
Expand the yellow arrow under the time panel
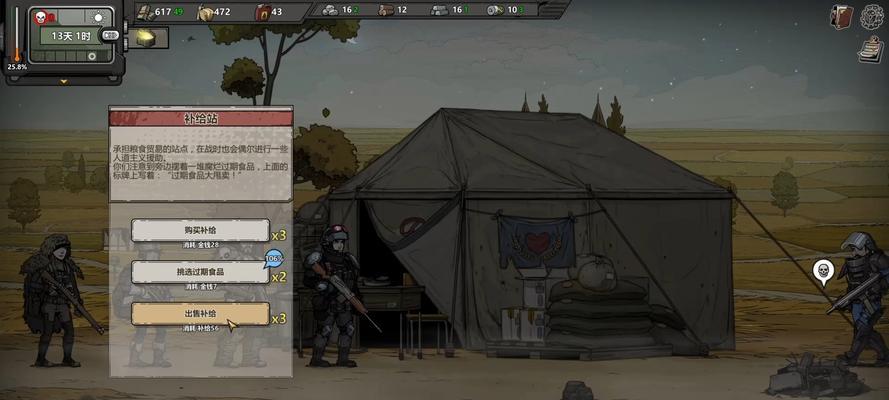click(x=65, y=82)
